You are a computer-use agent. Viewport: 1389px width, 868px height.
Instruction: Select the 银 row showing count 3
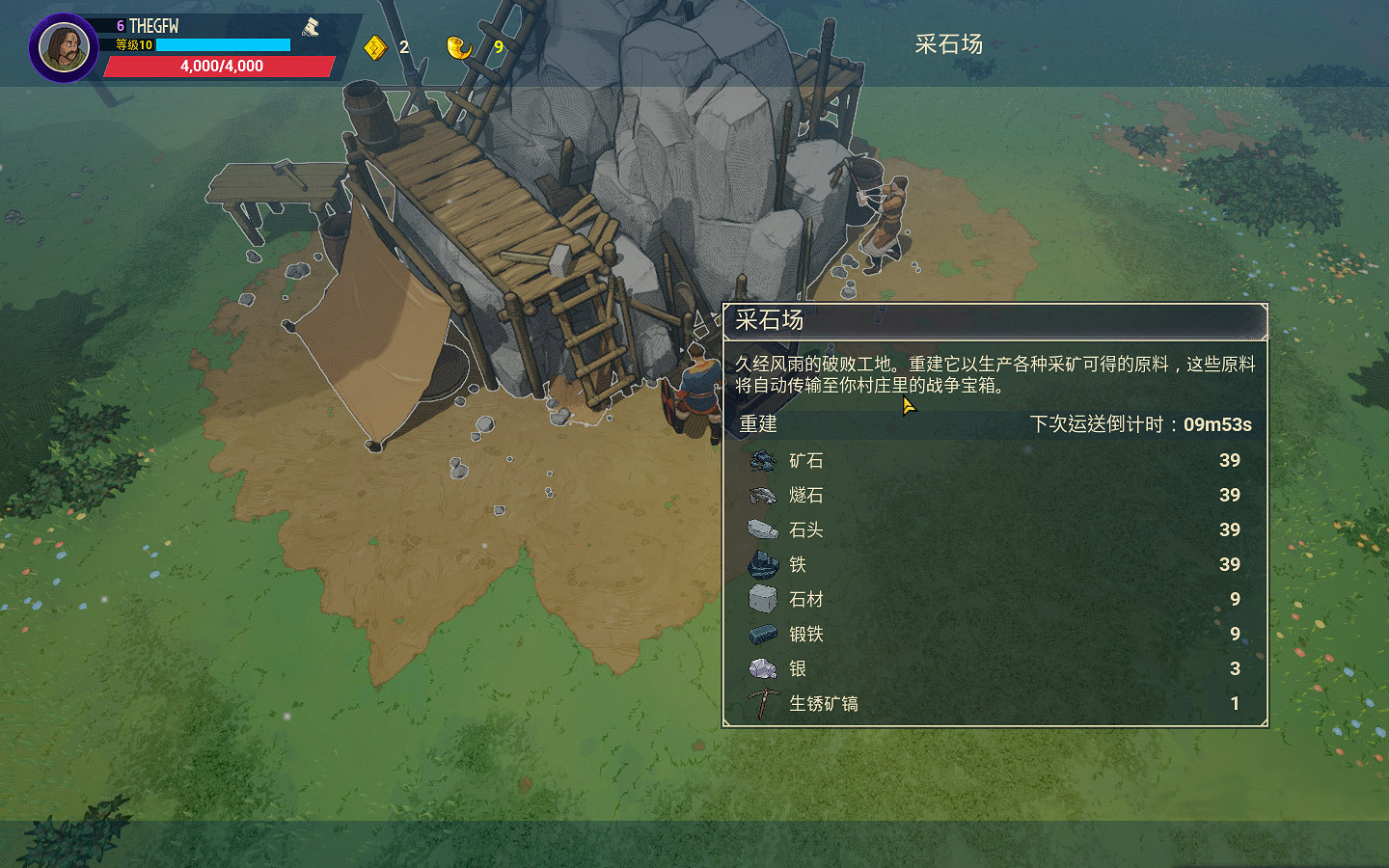(994, 668)
